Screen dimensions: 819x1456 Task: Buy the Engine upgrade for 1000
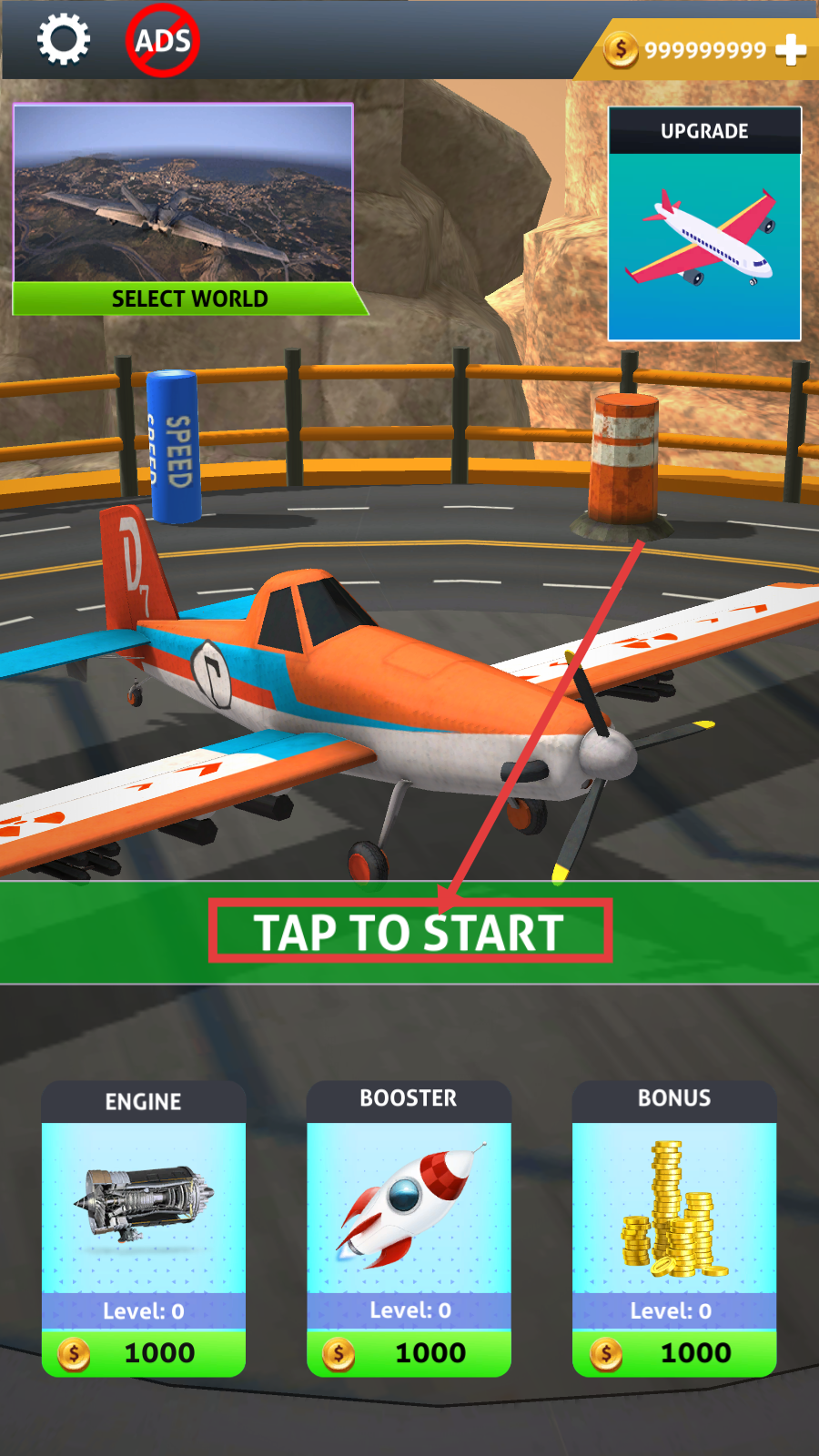pyautogui.click(x=144, y=1352)
